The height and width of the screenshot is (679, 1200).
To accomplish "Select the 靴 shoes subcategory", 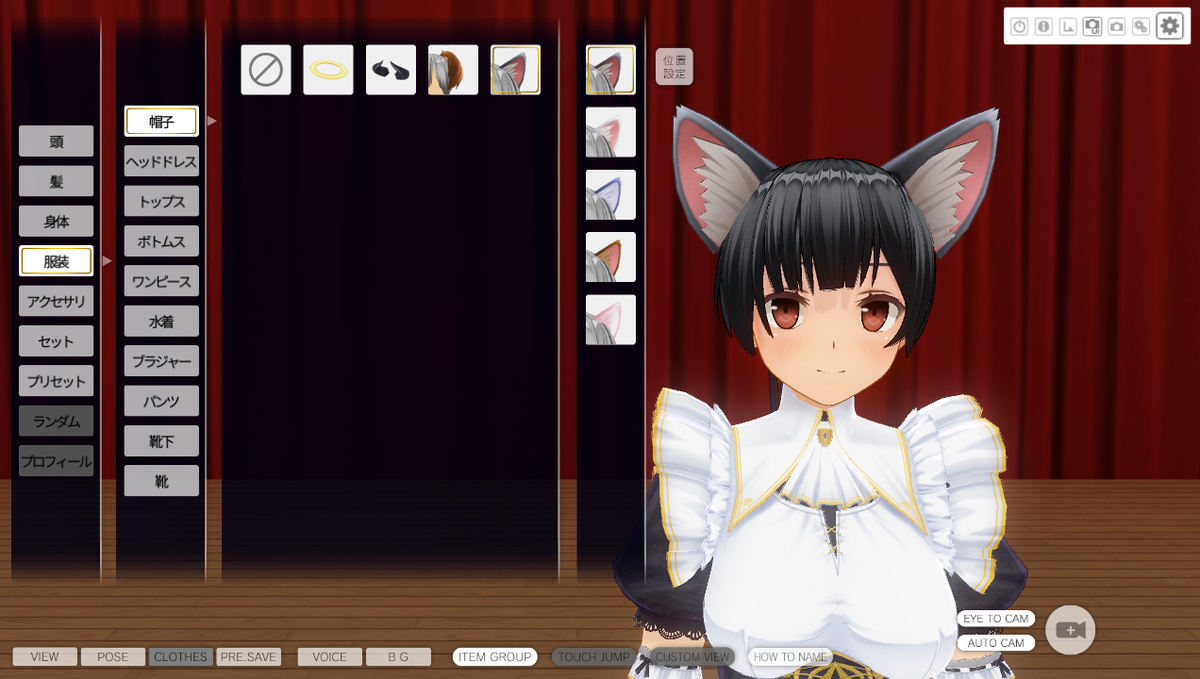I will pos(161,481).
